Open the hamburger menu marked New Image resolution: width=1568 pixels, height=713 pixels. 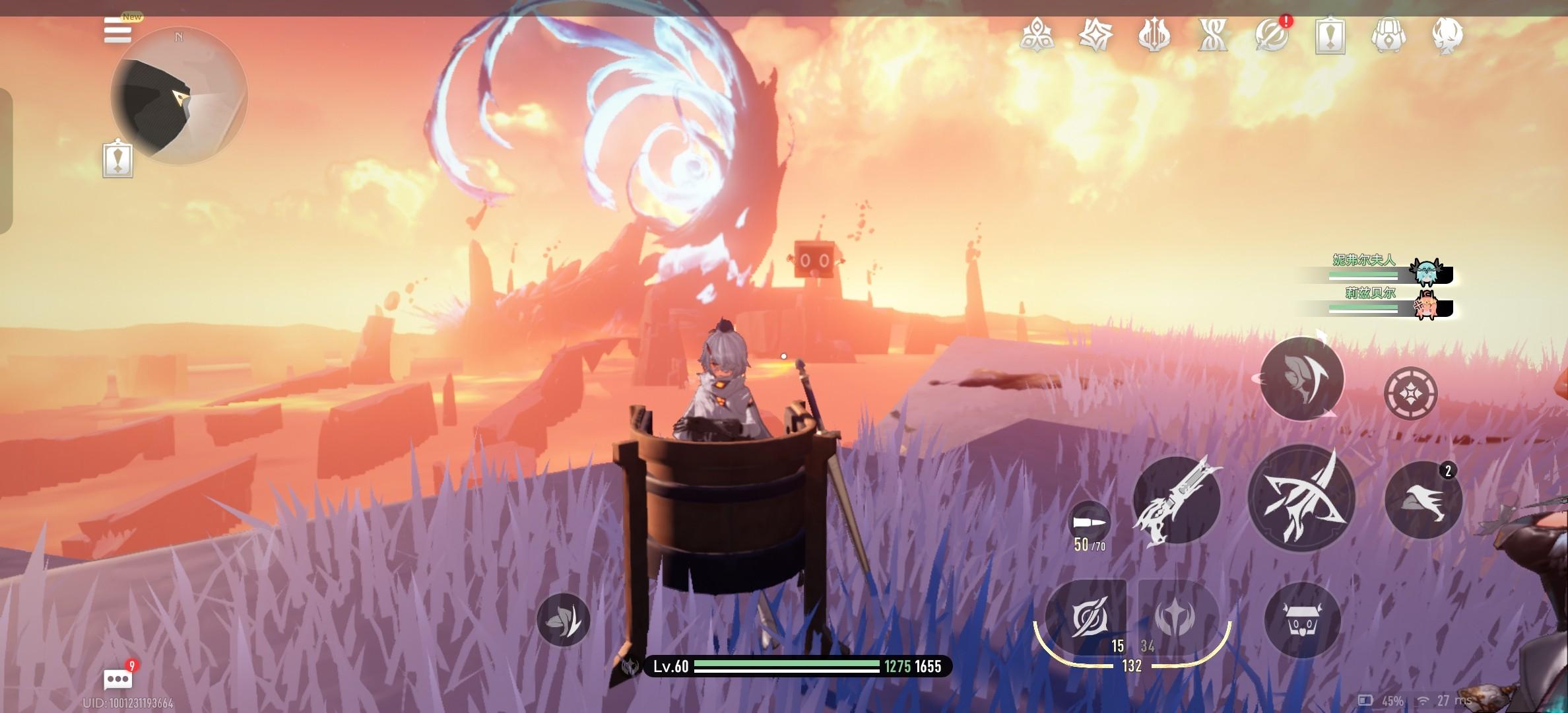[117, 30]
